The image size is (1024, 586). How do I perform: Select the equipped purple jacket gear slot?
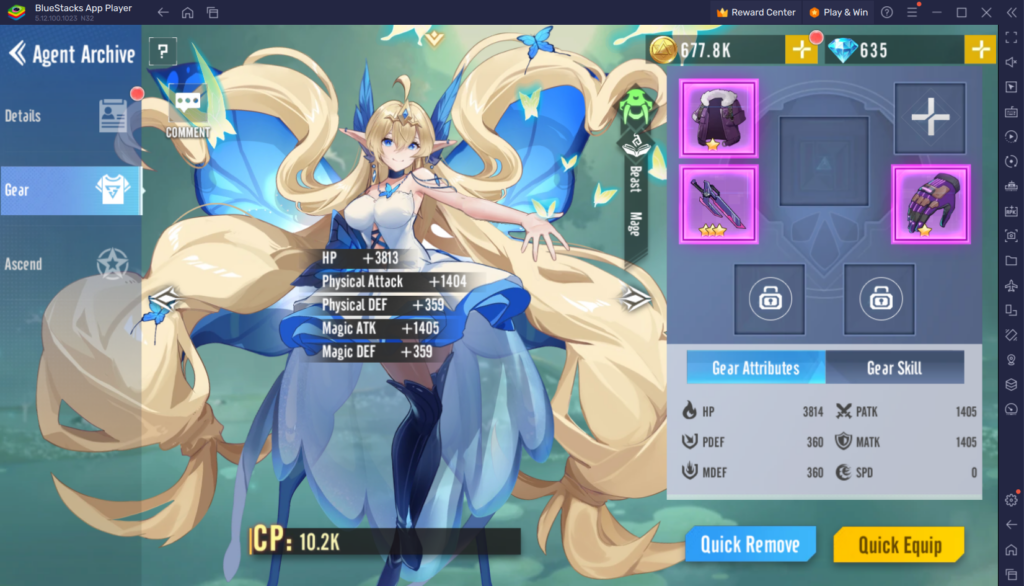(x=719, y=119)
